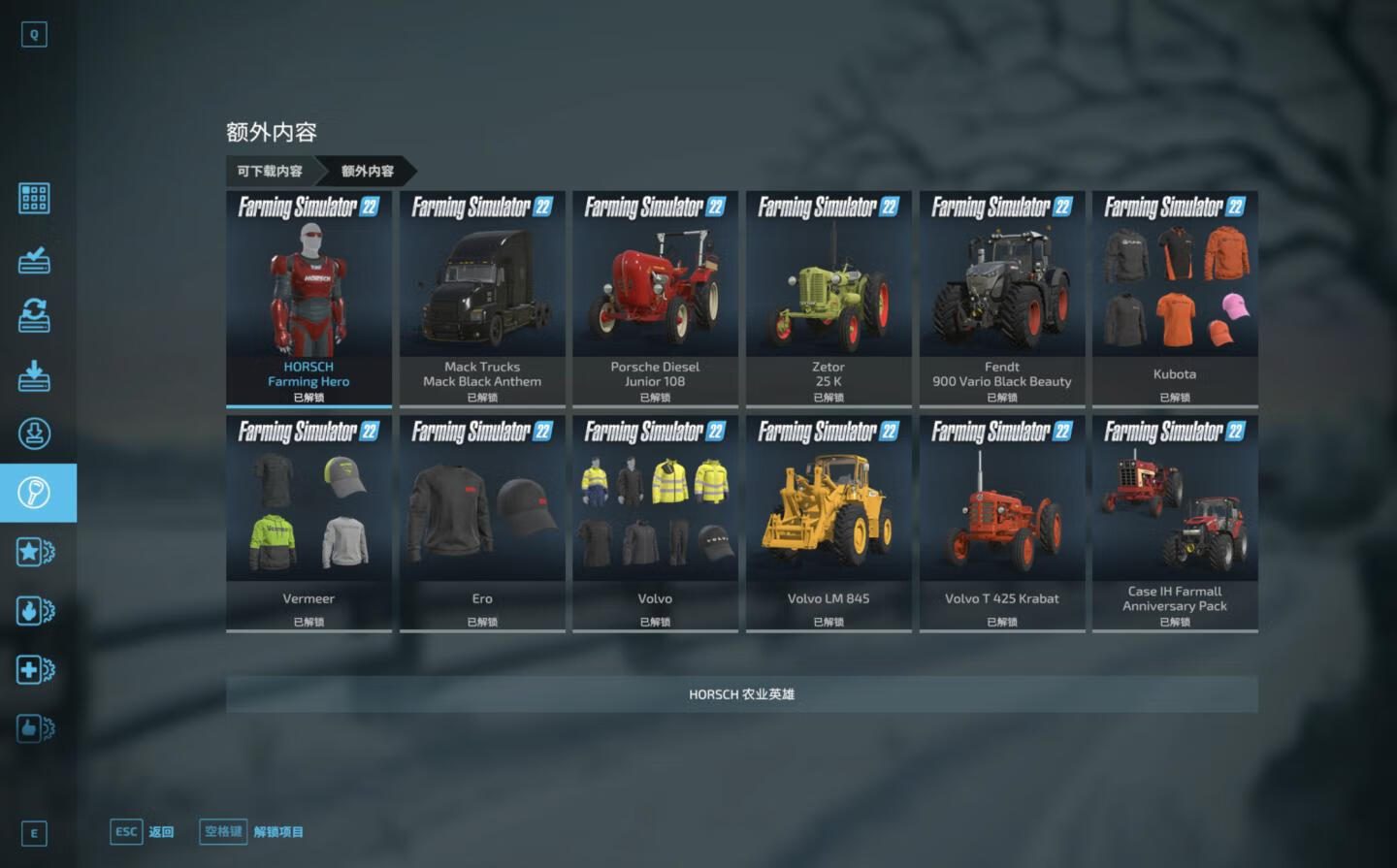Image resolution: width=1397 pixels, height=868 pixels.
Task: Choose the Mack Black Anthem truck card
Action: (x=482, y=298)
